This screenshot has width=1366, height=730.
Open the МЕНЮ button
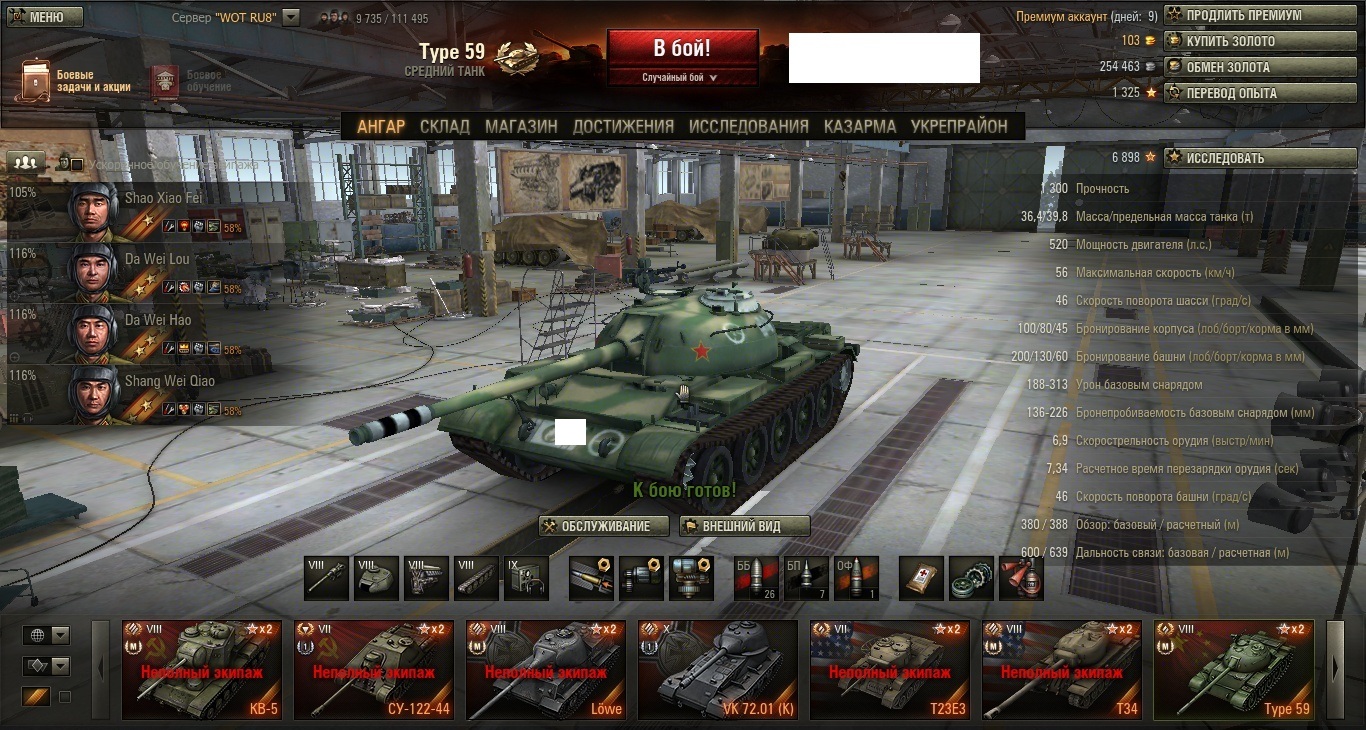[43, 17]
